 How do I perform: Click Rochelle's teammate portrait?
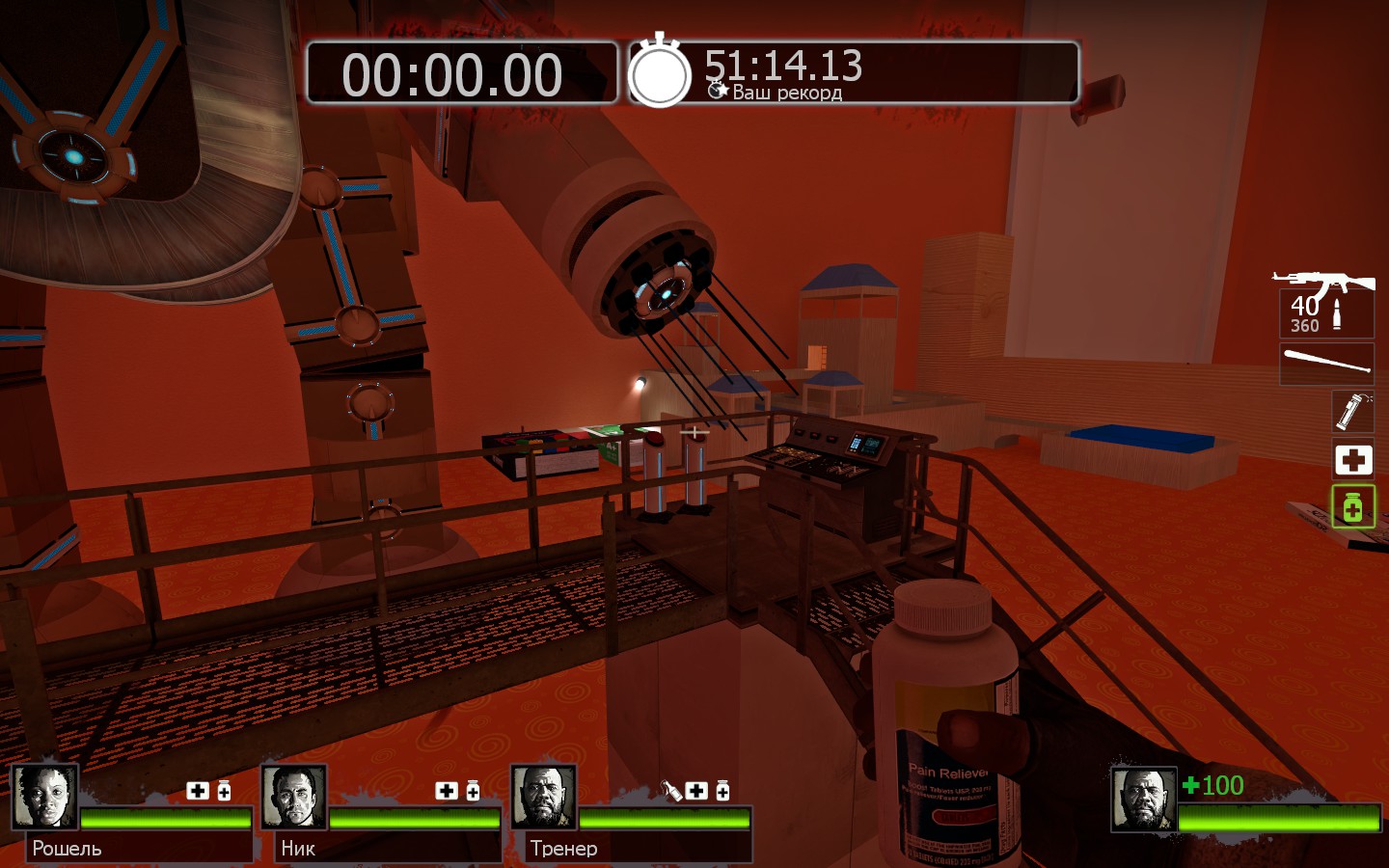pos(44,798)
